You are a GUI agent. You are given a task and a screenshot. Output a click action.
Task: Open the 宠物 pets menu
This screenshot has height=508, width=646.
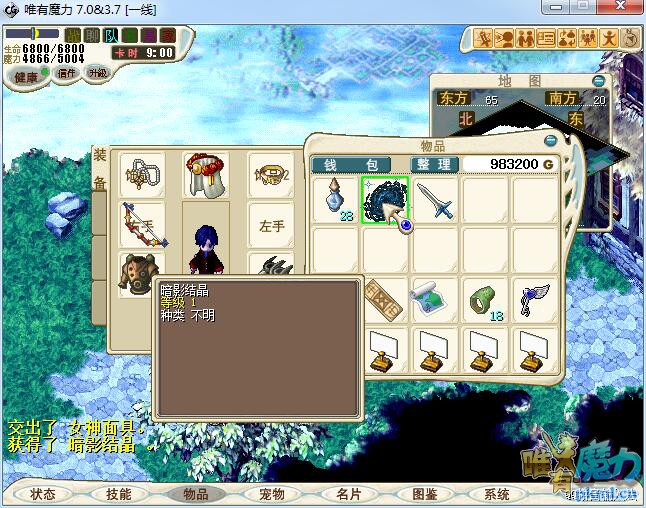click(x=271, y=494)
